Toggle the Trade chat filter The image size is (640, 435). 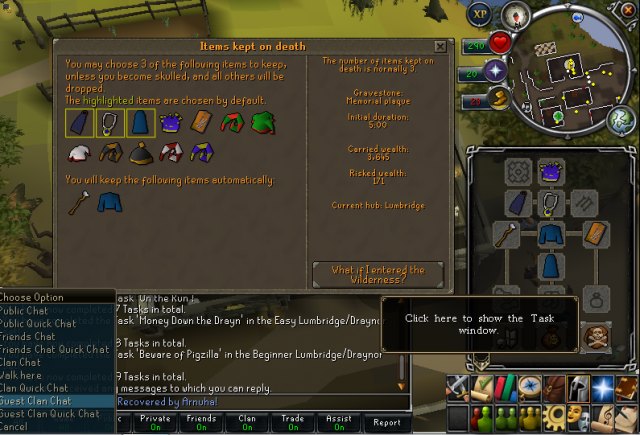tap(294, 421)
